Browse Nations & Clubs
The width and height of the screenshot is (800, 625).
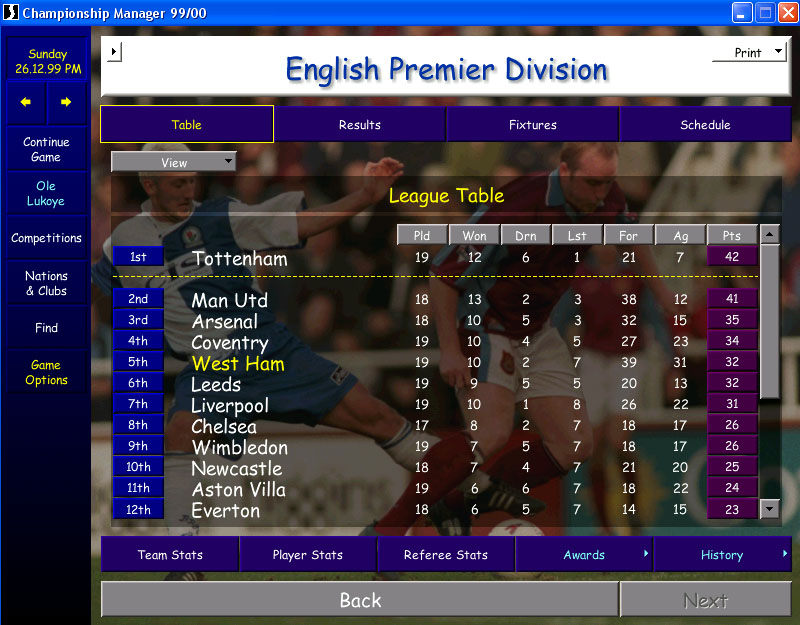46,283
